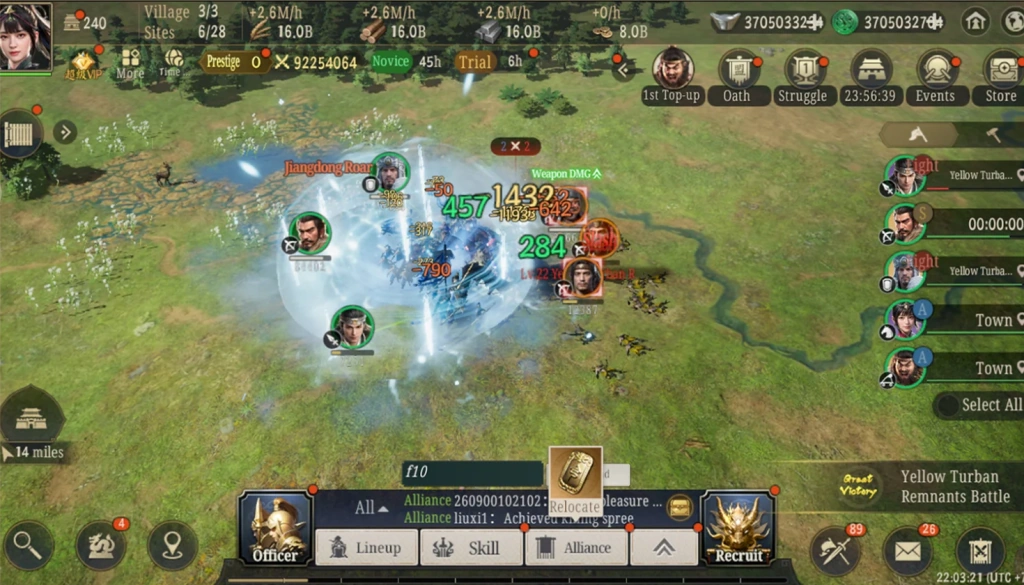
Task: Open the Recruit dragon panel
Action: click(x=739, y=529)
